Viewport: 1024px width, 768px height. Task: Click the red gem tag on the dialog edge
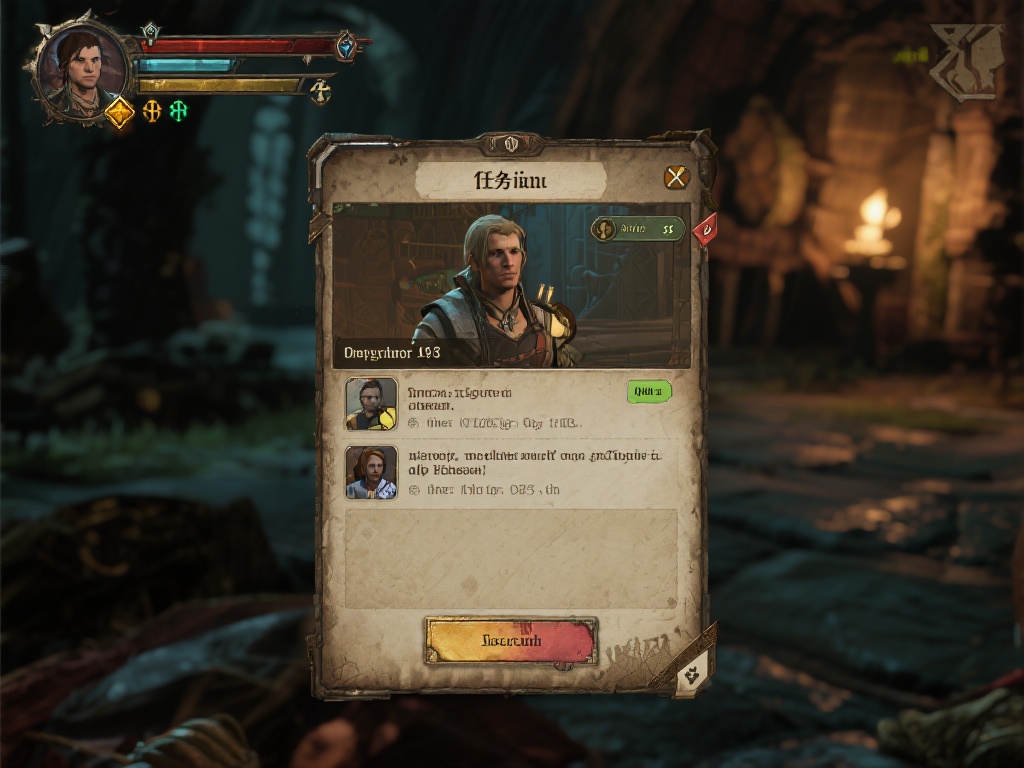705,229
